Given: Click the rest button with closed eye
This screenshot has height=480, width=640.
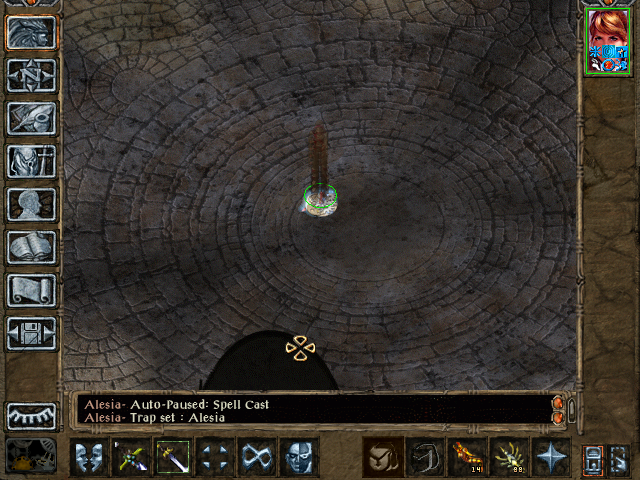Looking at the screenshot, I should click(31, 415).
